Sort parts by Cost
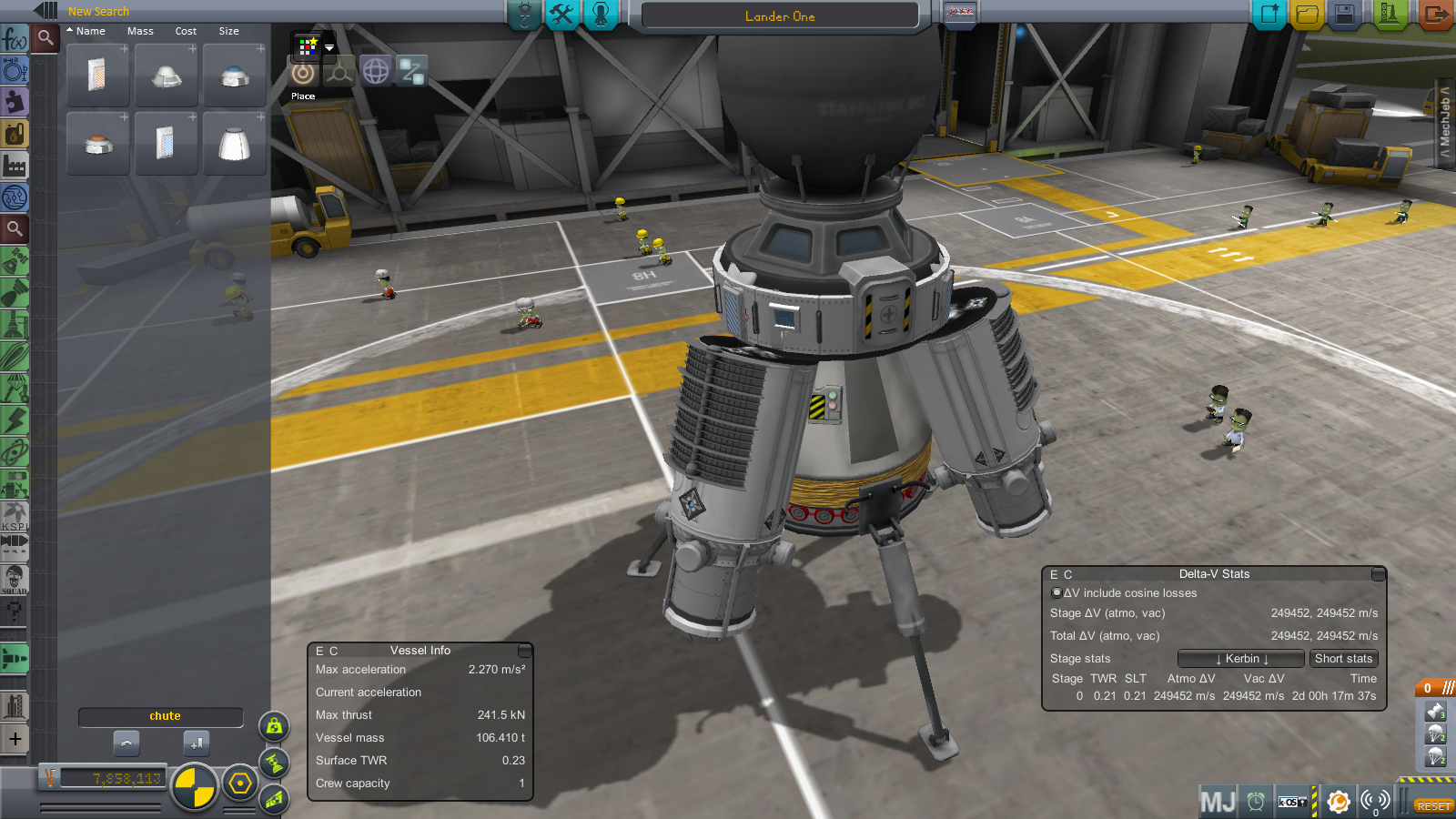 186,31
